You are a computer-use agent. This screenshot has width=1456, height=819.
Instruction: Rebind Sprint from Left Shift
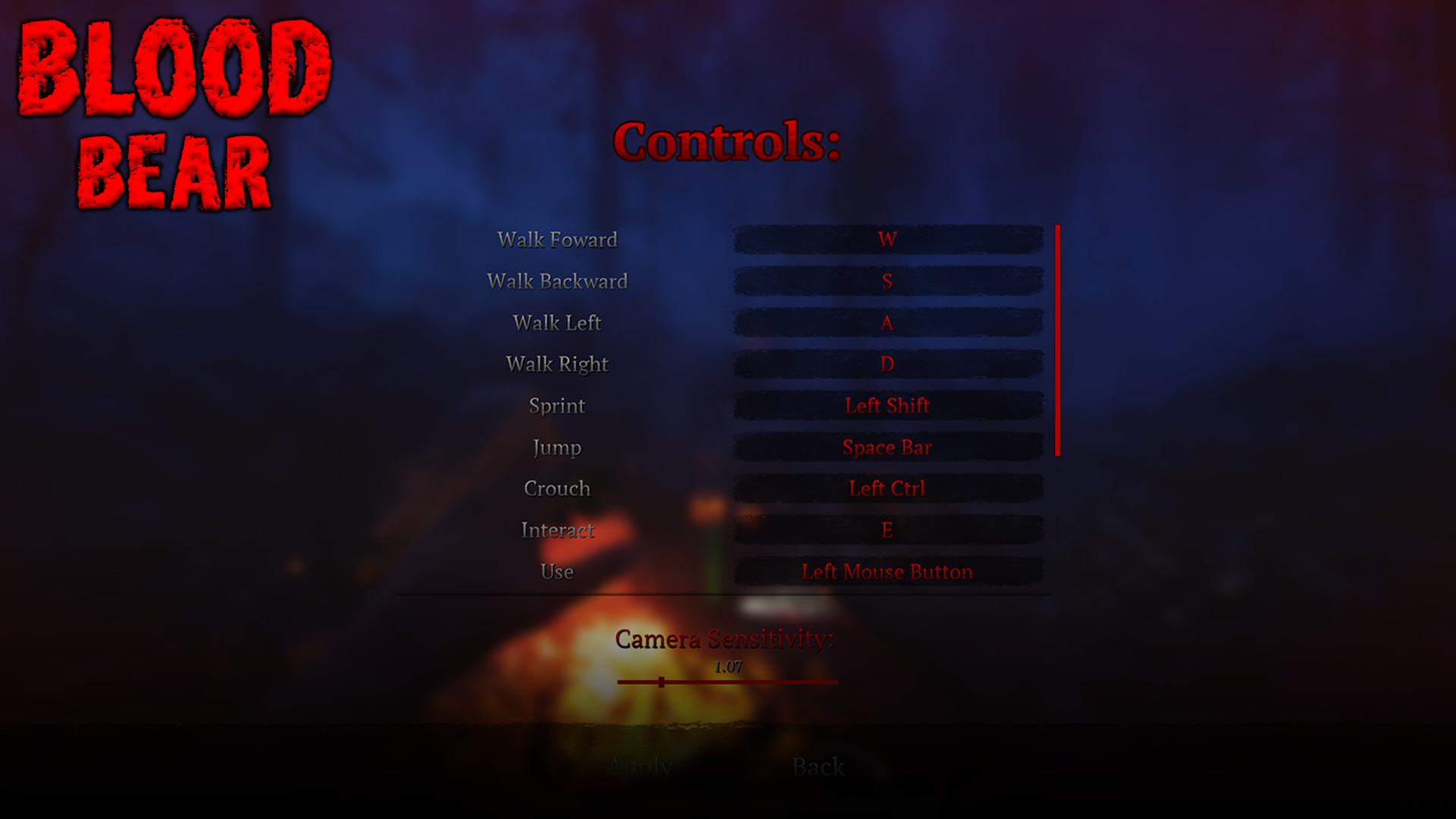point(887,406)
